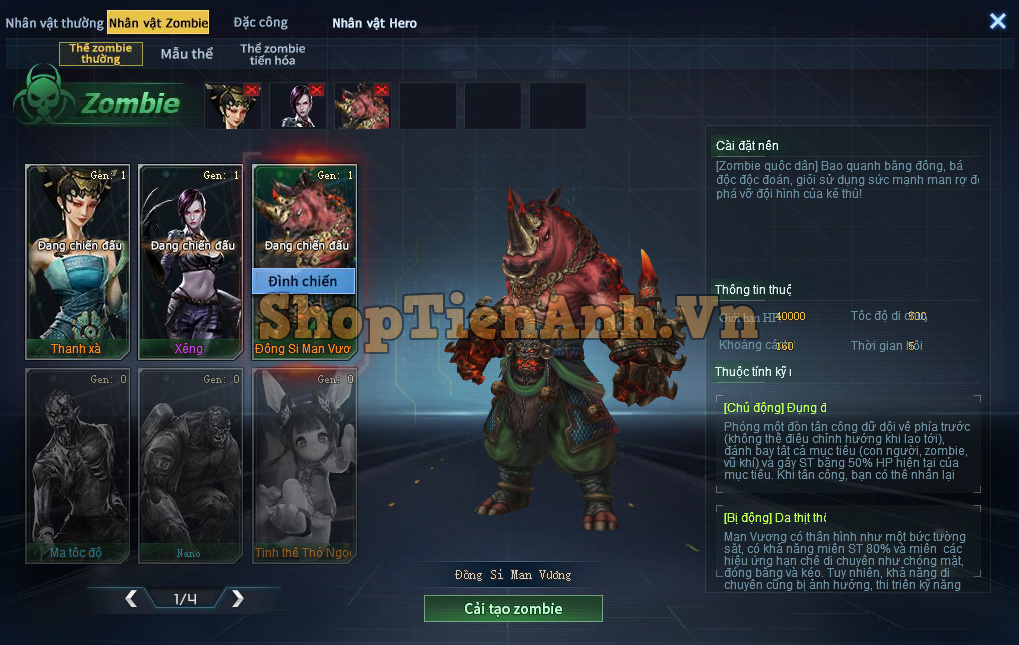Close the zombie character window
The height and width of the screenshot is (645, 1019).
[x=997, y=21]
